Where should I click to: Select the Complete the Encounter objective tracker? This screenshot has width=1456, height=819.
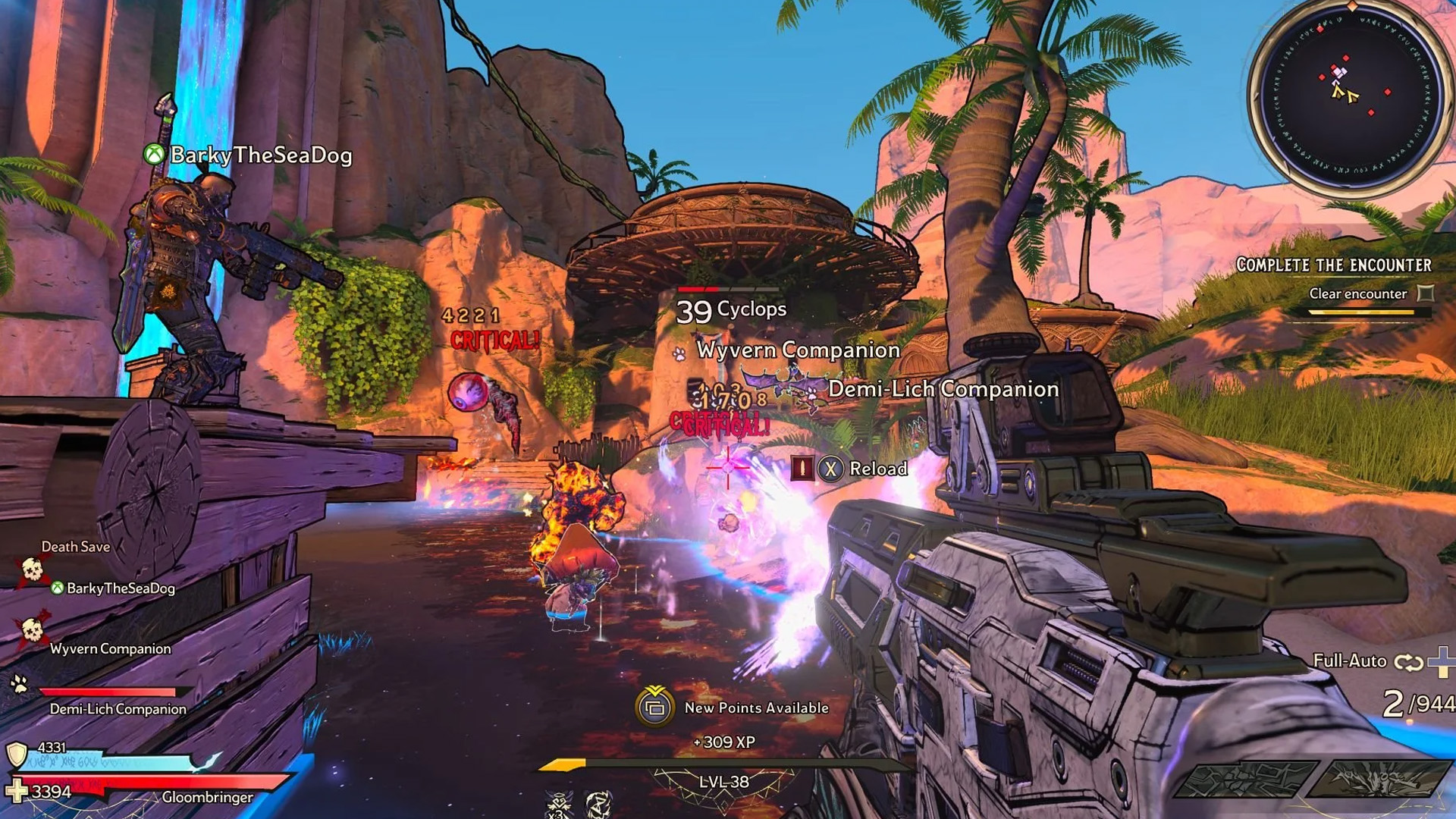click(1333, 265)
